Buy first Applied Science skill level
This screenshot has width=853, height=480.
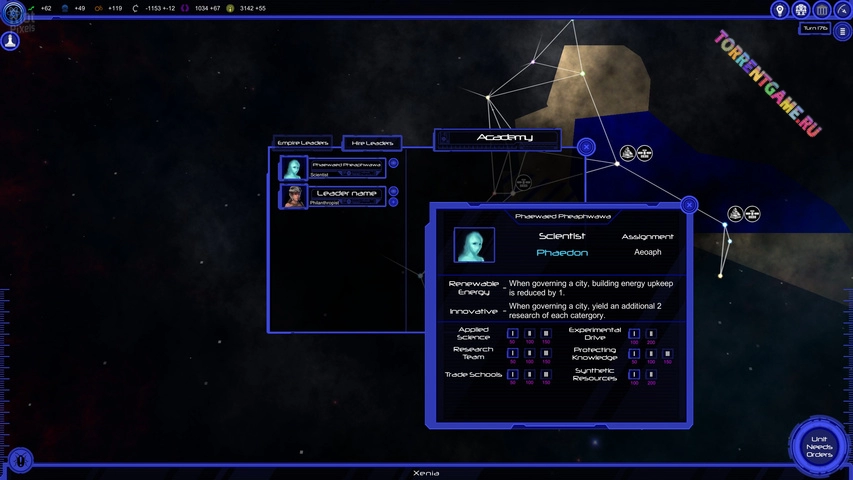513,334
